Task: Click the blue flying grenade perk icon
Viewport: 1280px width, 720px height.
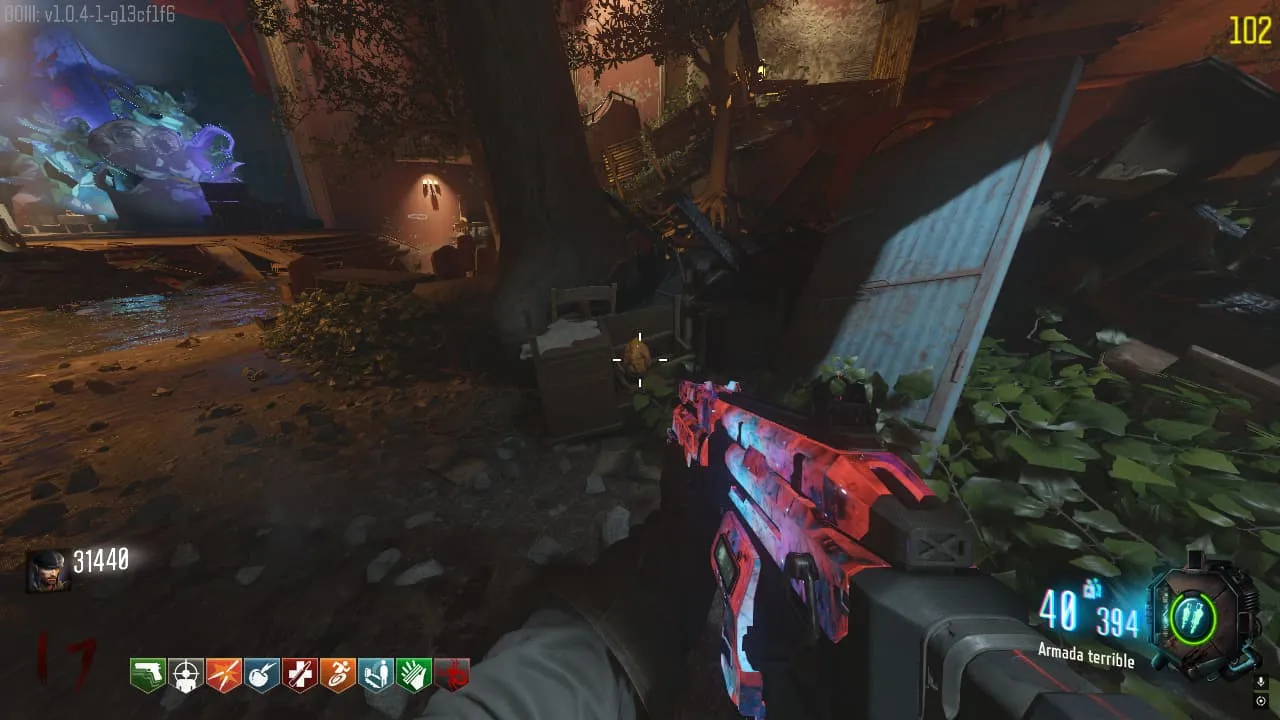Action: click(x=262, y=675)
